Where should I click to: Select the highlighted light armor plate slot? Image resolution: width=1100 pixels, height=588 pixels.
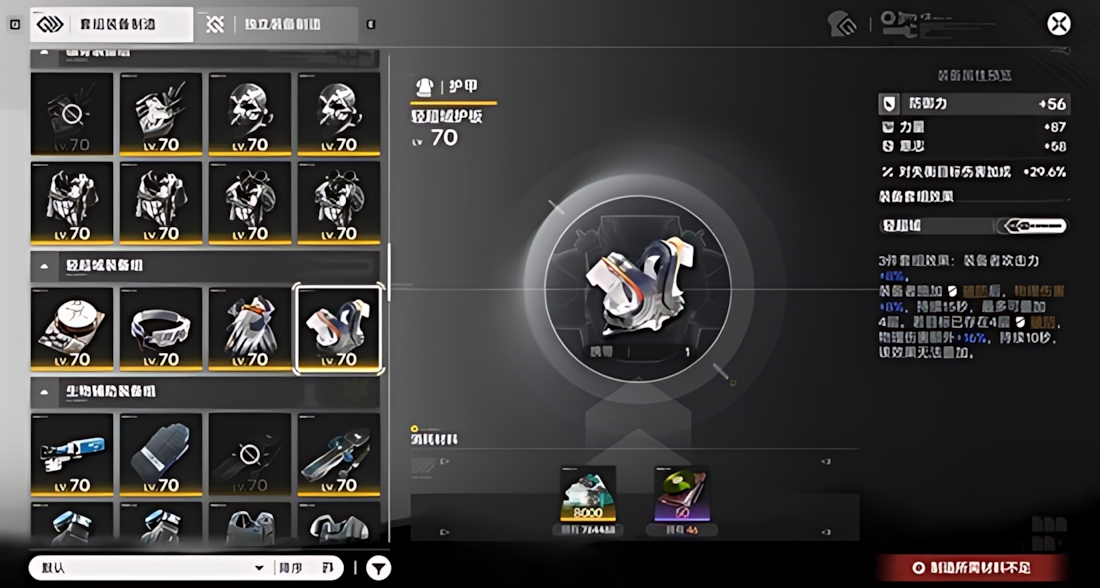(x=338, y=329)
